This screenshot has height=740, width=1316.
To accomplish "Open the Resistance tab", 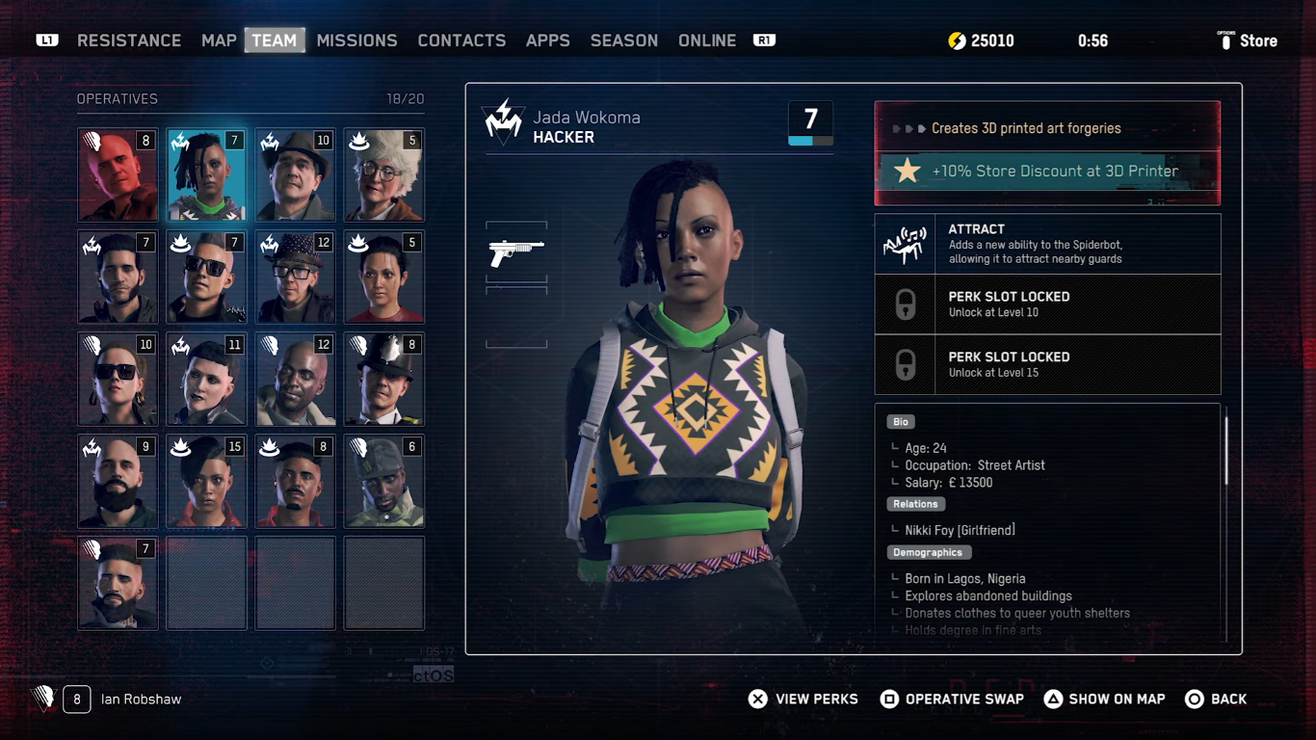I will pyautogui.click(x=129, y=41).
